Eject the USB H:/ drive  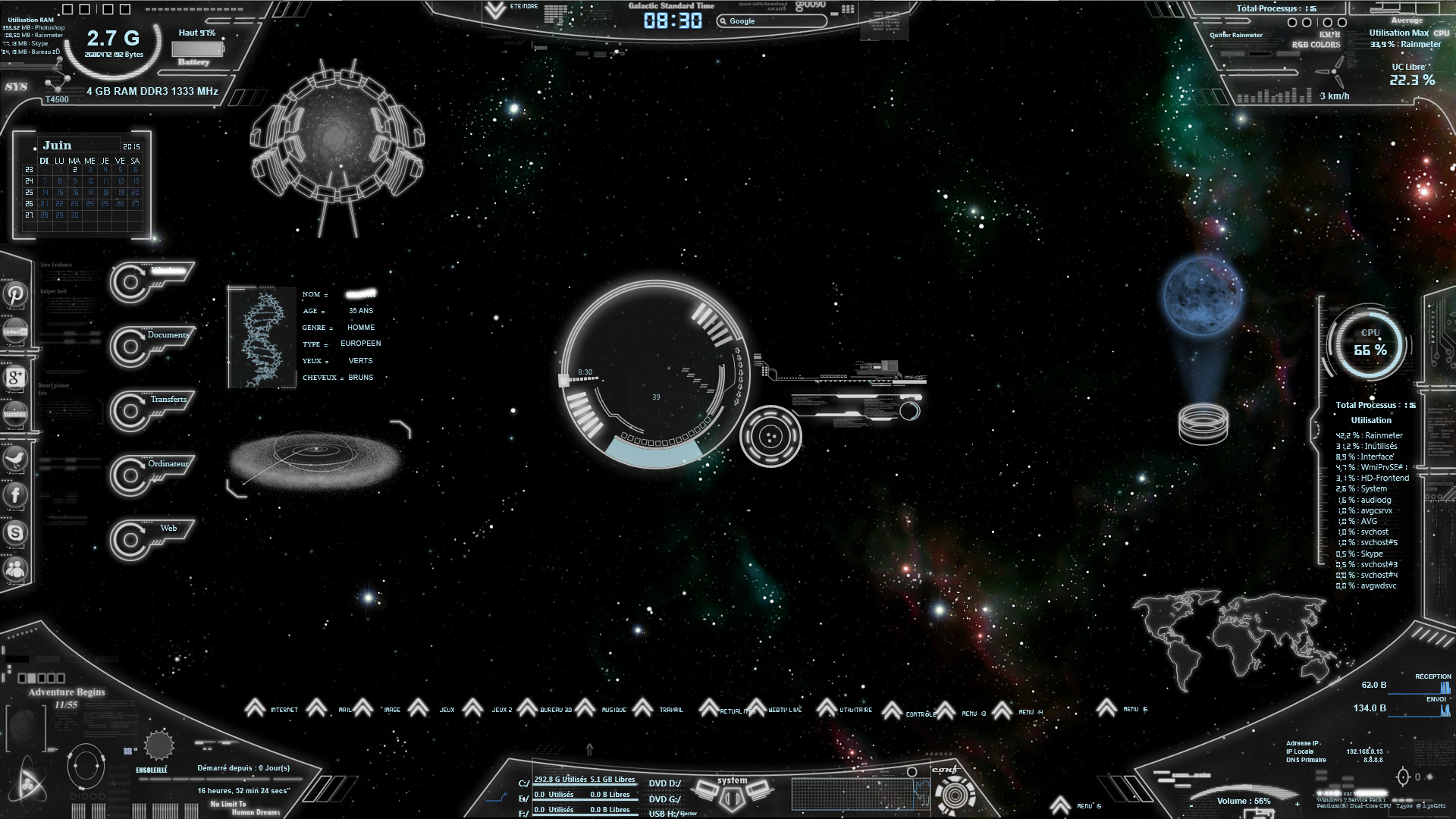(x=688, y=814)
